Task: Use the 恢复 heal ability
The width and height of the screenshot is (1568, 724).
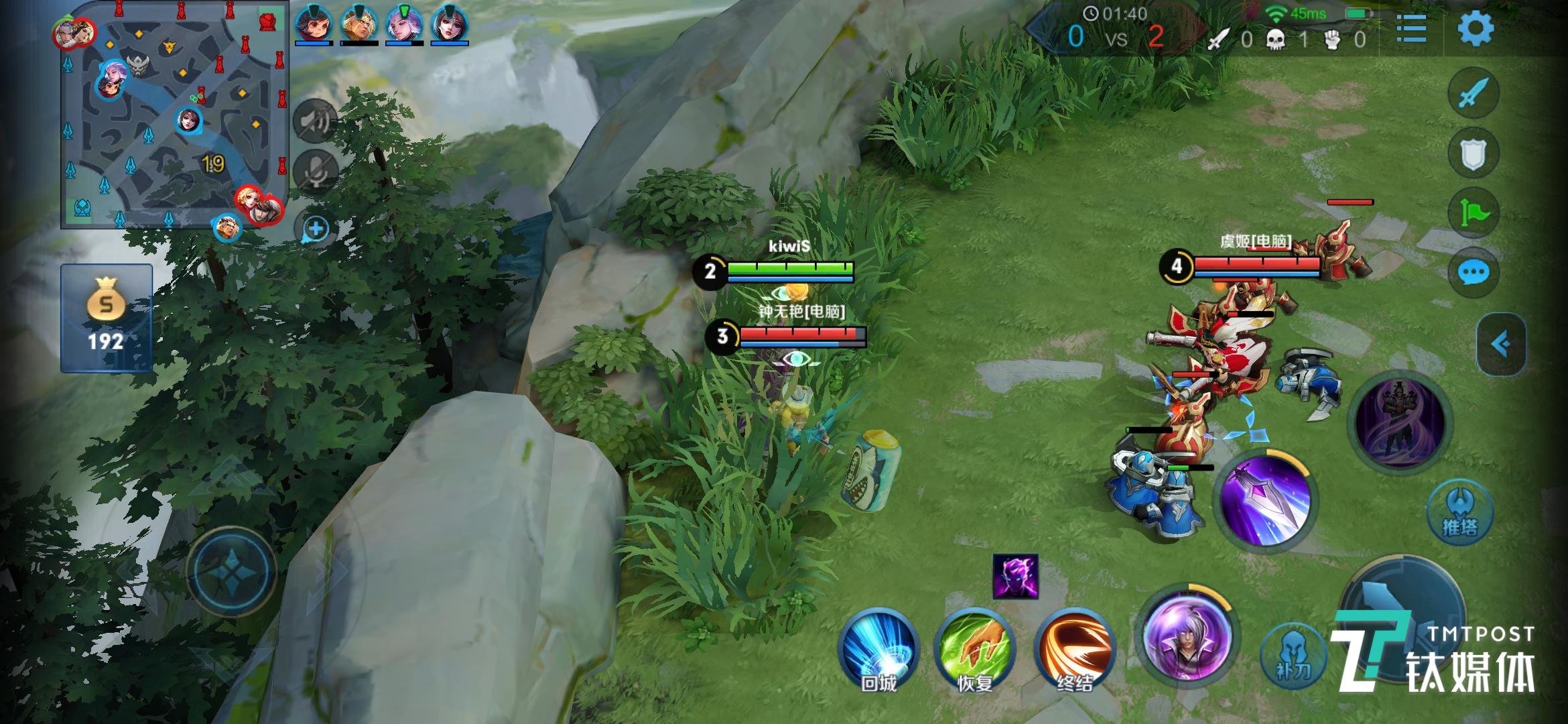Action: pyautogui.click(x=975, y=649)
